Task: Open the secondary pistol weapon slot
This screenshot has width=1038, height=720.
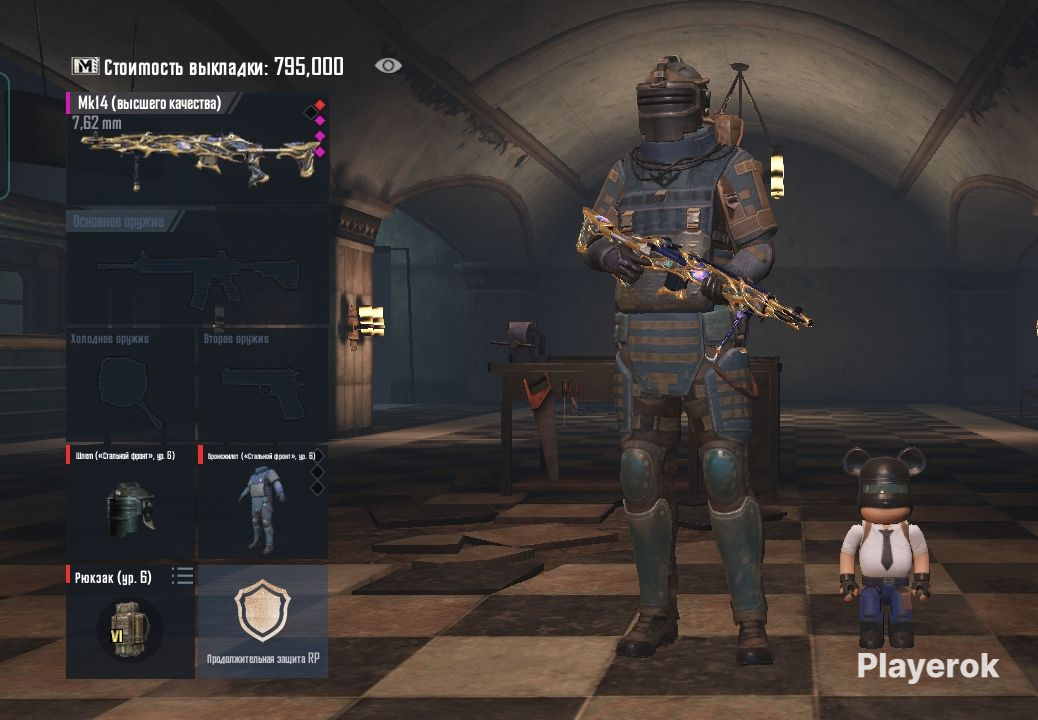Action: click(x=261, y=387)
